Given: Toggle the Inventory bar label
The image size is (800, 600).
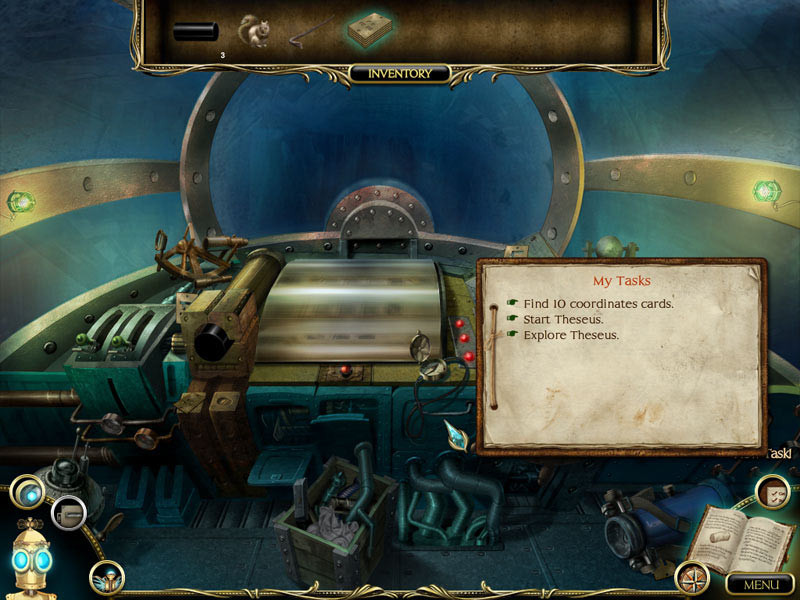Looking at the screenshot, I should coord(400,74).
